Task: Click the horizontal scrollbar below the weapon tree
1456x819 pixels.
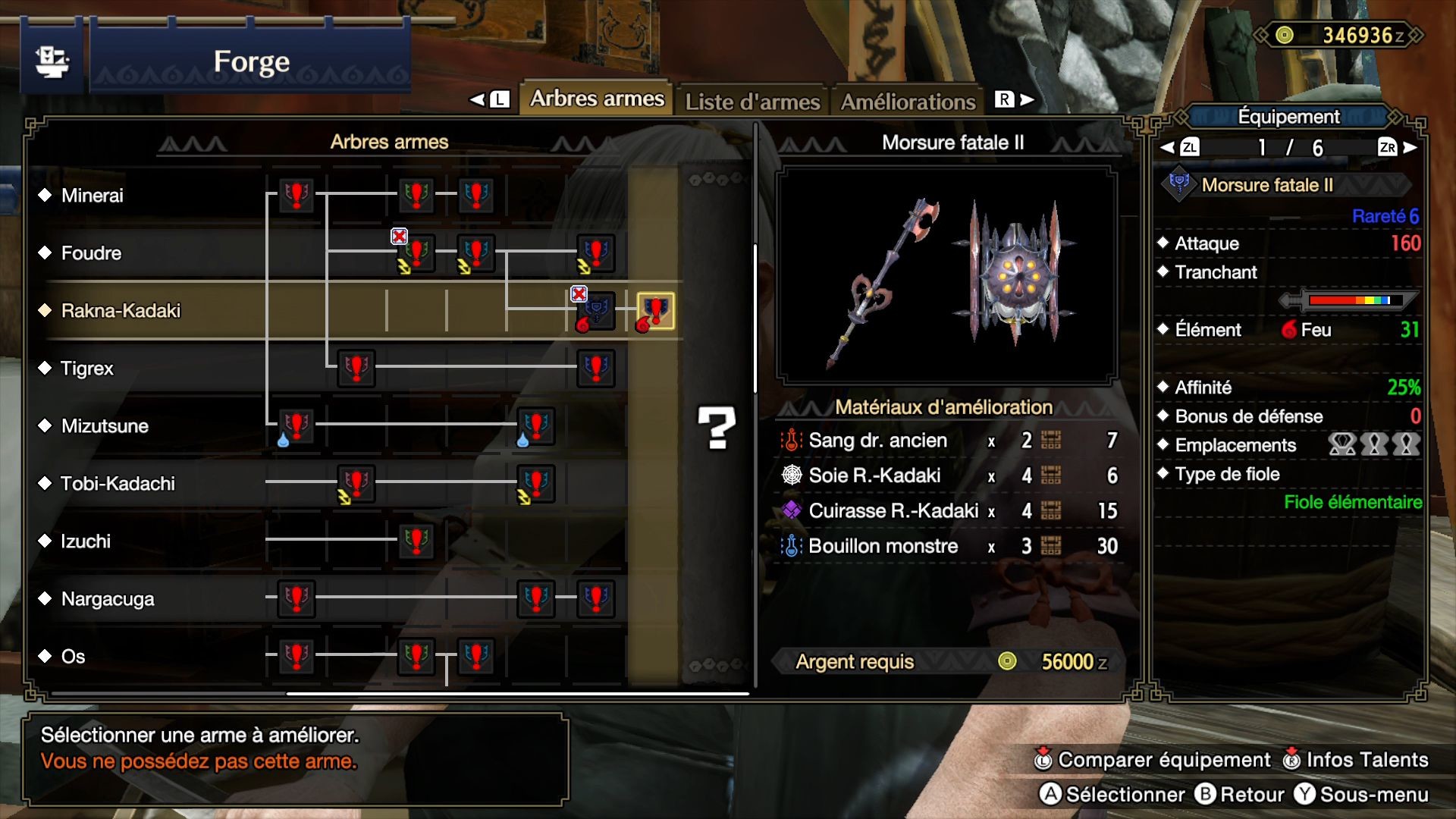Action: point(516,692)
